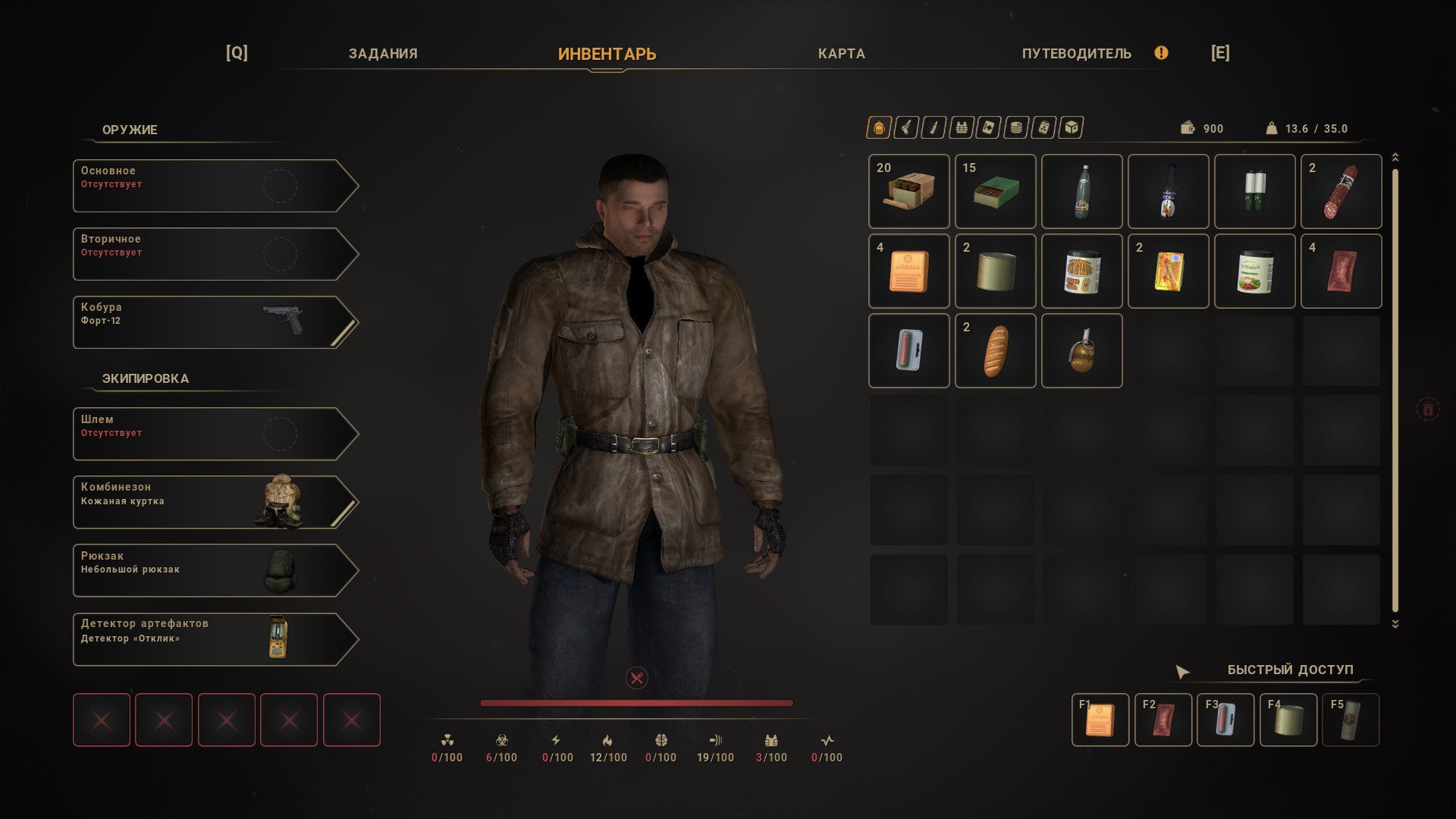Filter inventory by armor vest icon
The height and width of the screenshot is (819, 1456).
(x=962, y=128)
